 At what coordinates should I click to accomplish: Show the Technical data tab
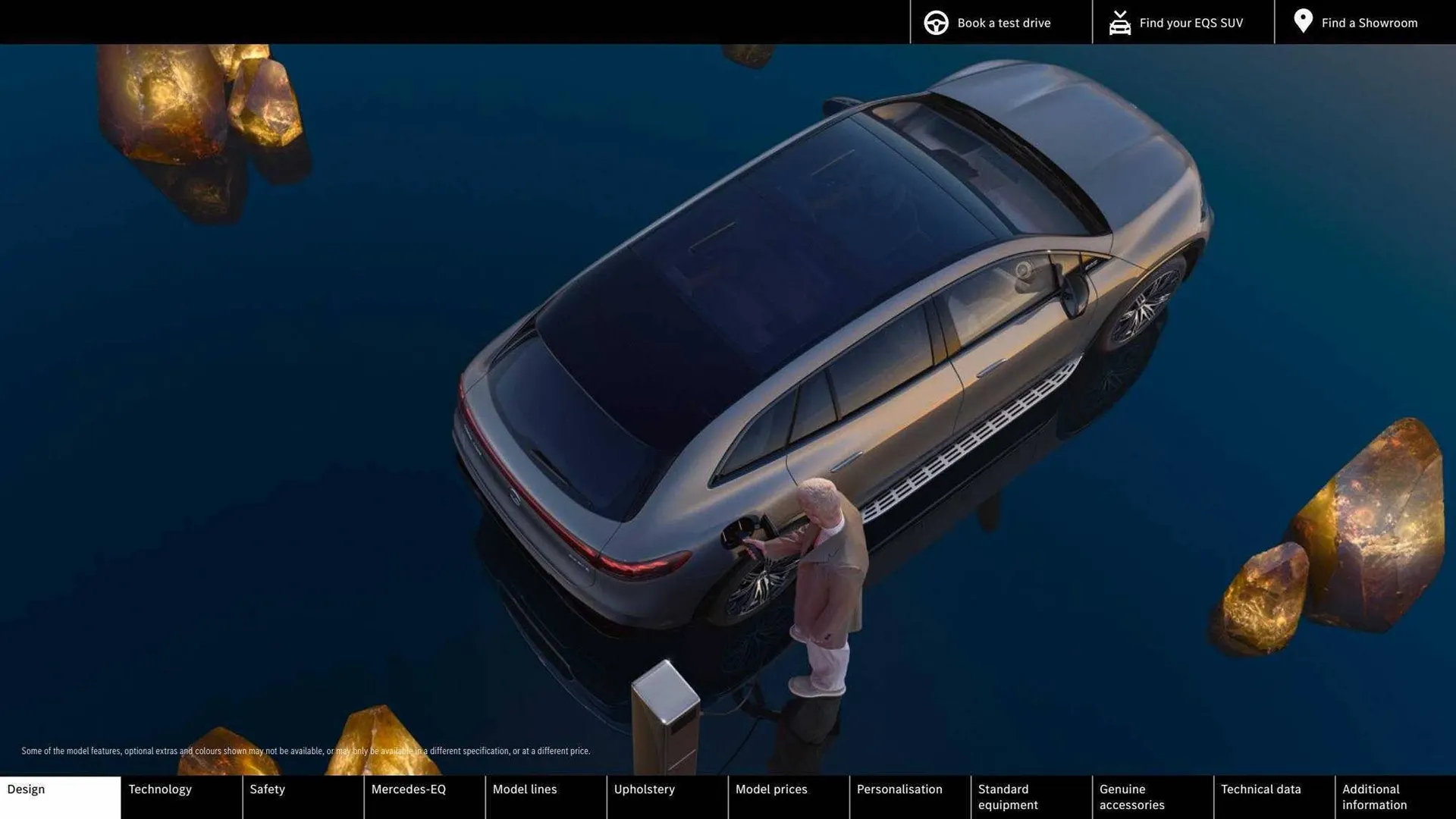point(1273,796)
